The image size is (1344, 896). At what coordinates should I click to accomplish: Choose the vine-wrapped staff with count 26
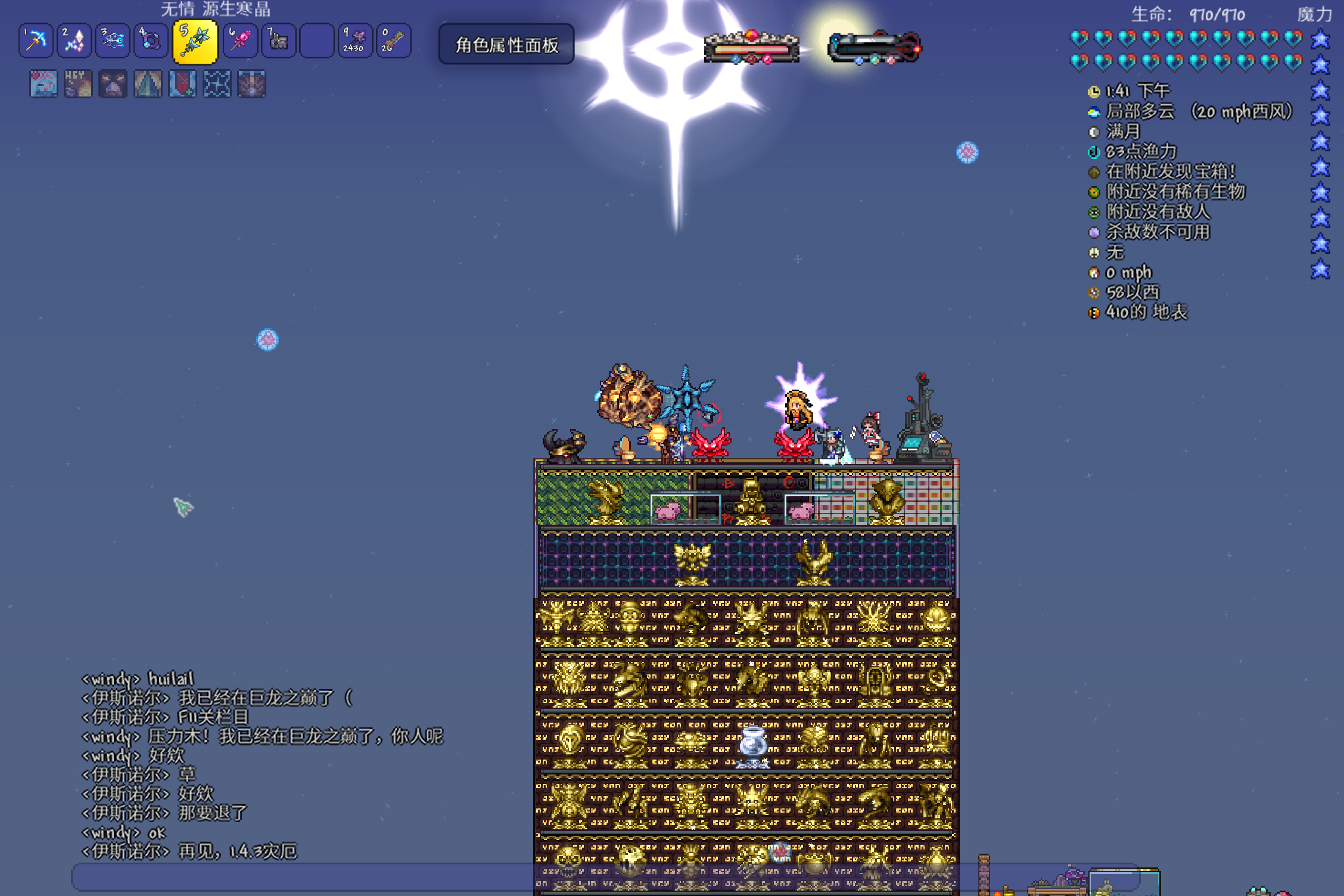click(x=393, y=41)
